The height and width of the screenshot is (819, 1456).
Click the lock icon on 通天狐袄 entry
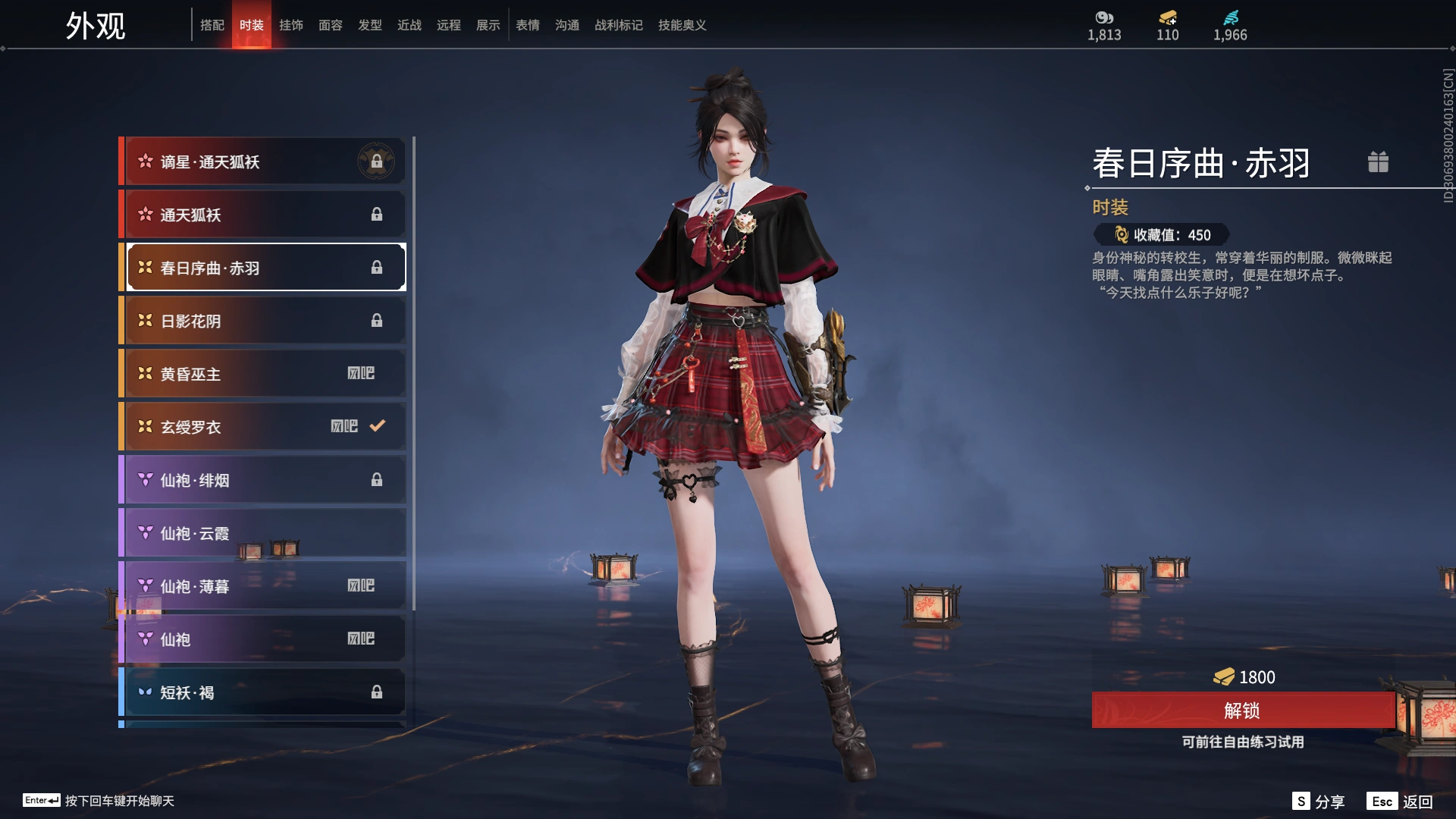pyautogui.click(x=377, y=214)
